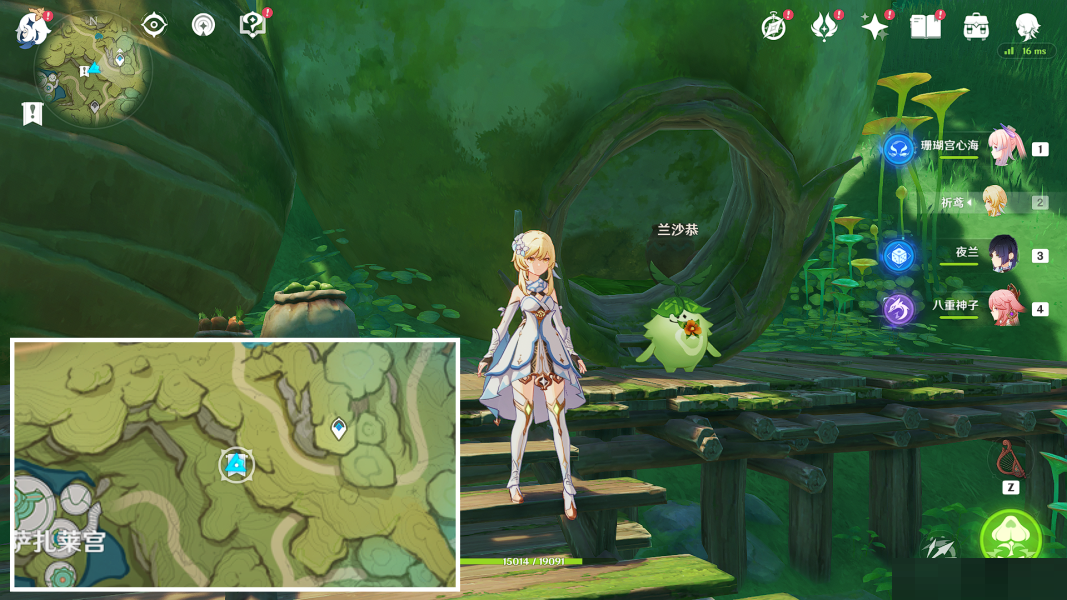This screenshot has width=1067, height=600.
Task: Open the quest bookmark icon below minimap
Action: pos(32,114)
